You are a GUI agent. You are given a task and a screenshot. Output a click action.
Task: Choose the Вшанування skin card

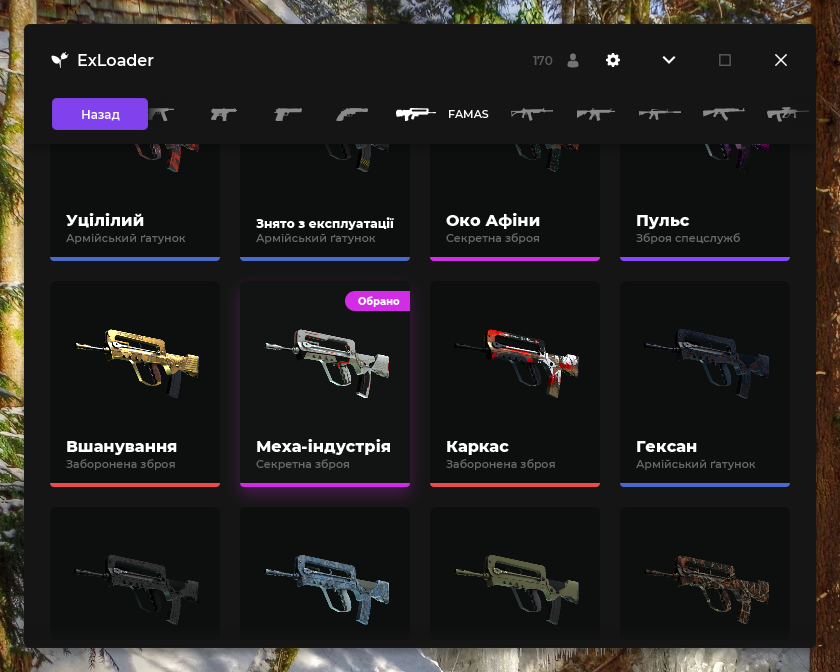pyautogui.click(x=135, y=384)
